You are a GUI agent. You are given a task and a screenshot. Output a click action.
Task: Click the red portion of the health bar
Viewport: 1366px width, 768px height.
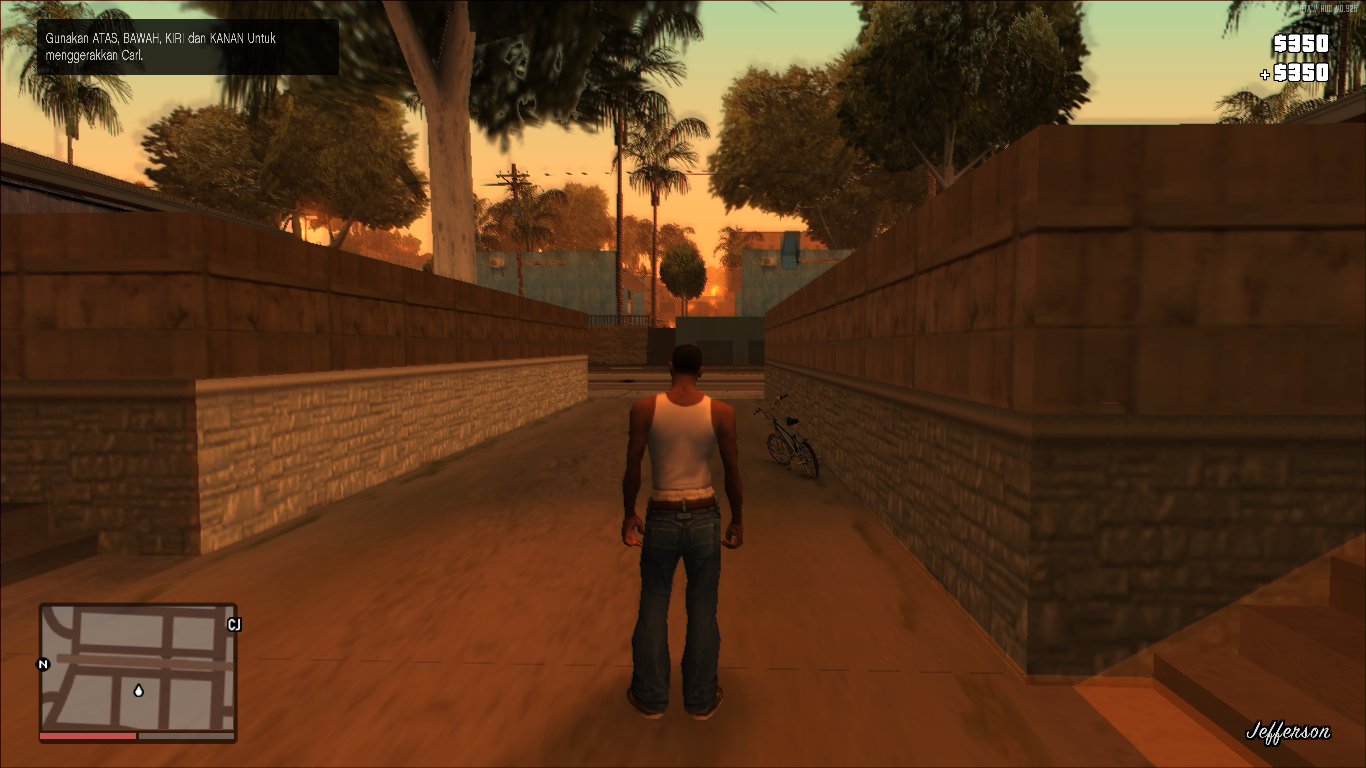pos(90,736)
